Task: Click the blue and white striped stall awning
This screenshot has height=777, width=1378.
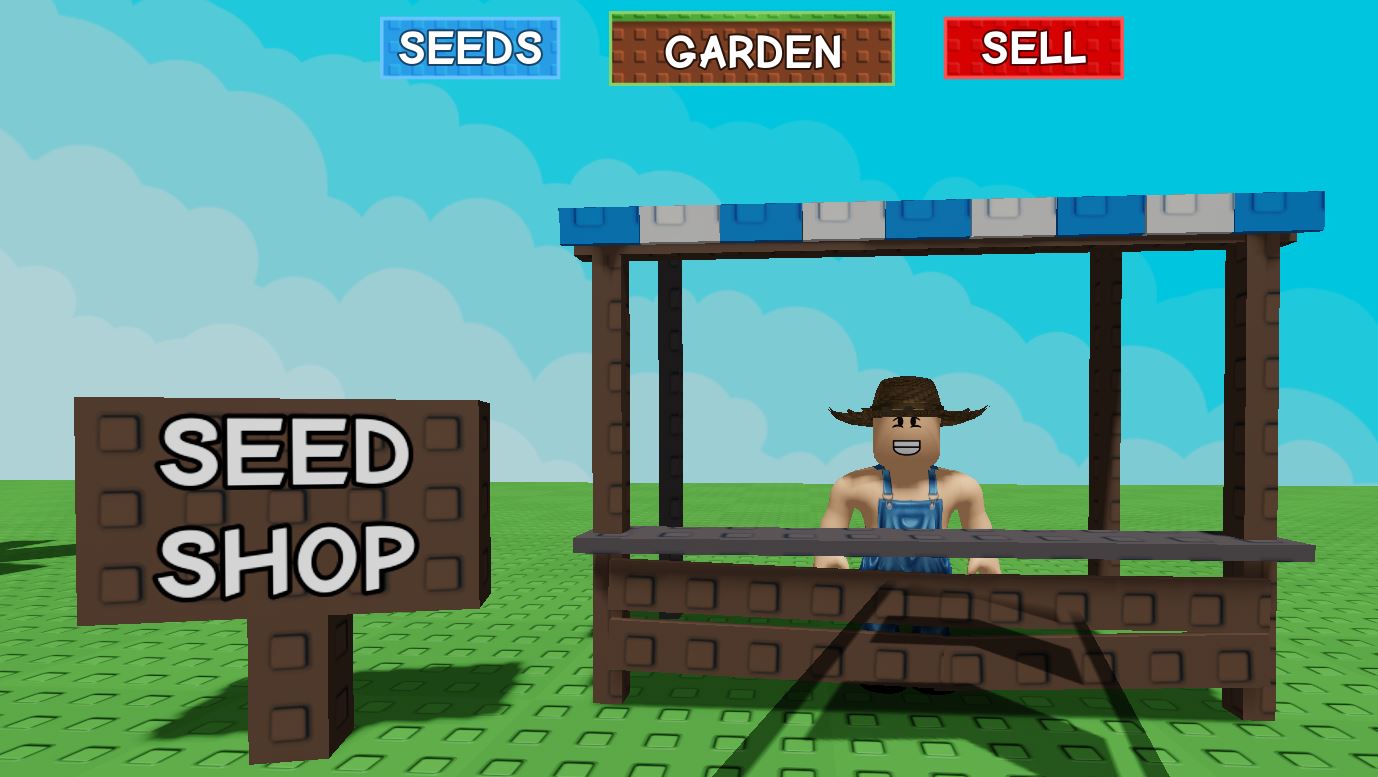Action: click(x=940, y=215)
